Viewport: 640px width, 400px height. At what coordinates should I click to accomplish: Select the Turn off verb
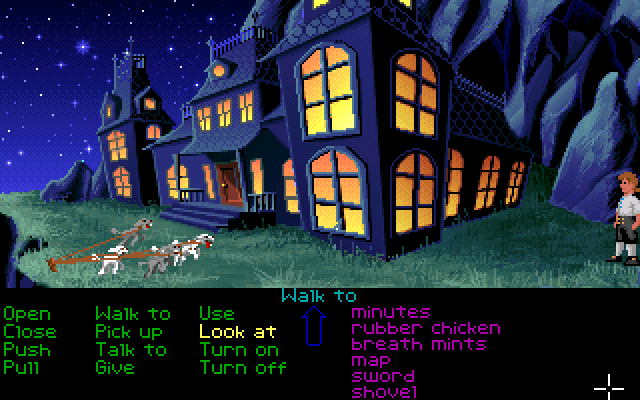[x=243, y=368]
